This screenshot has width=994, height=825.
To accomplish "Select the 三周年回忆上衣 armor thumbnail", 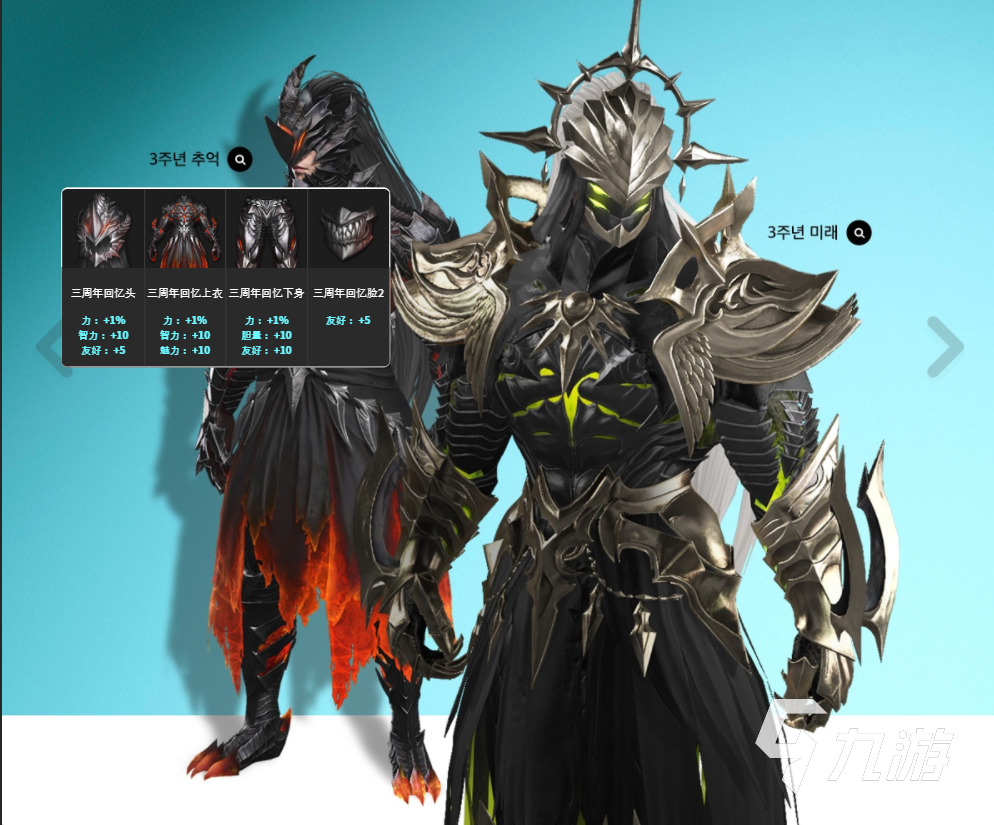I will click(185, 230).
